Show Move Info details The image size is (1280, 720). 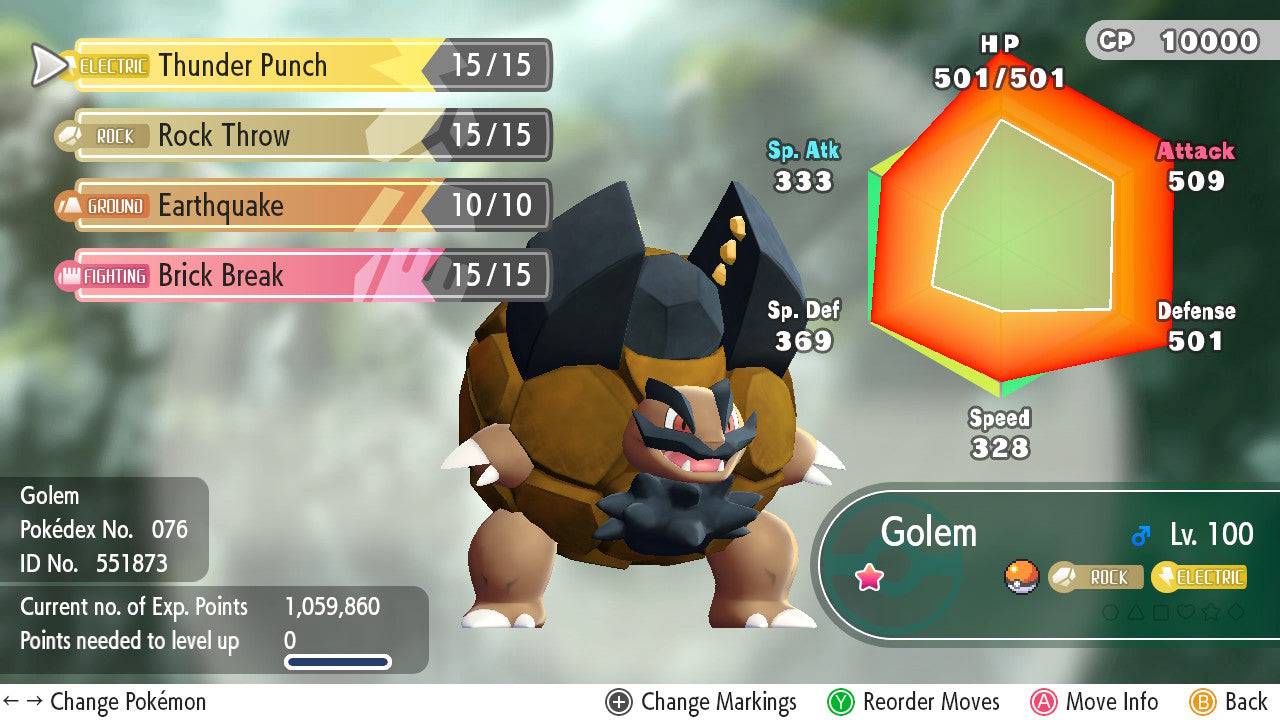tap(1095, 702)
